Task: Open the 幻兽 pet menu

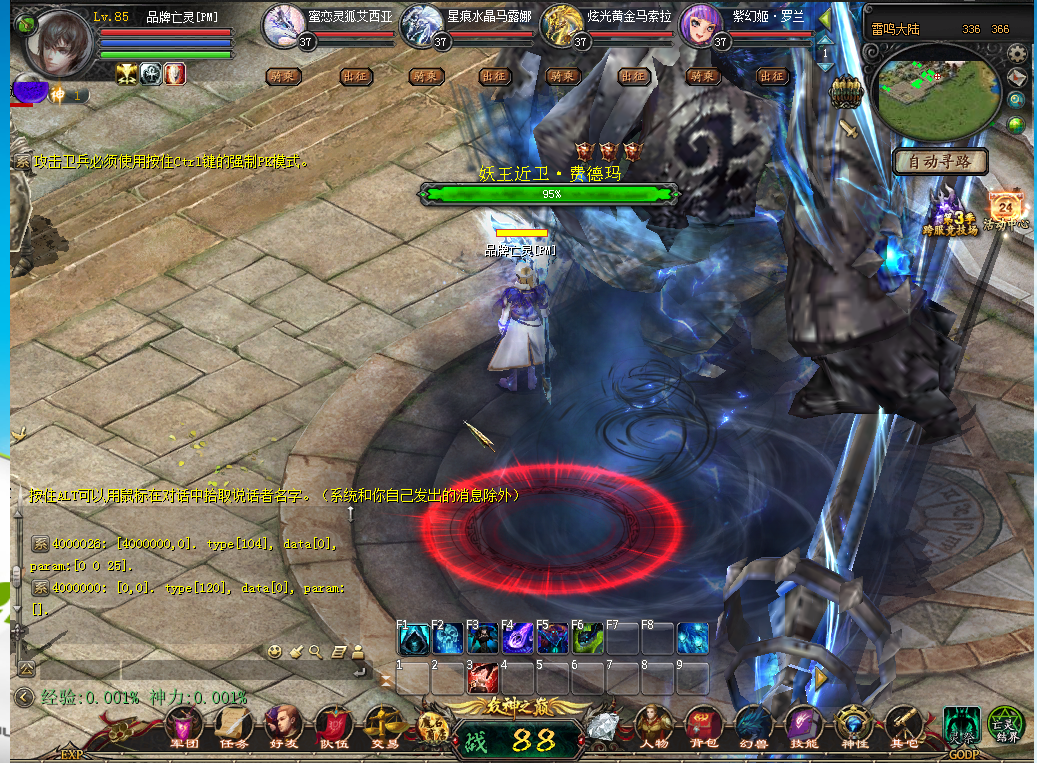Action: [754, 725]
